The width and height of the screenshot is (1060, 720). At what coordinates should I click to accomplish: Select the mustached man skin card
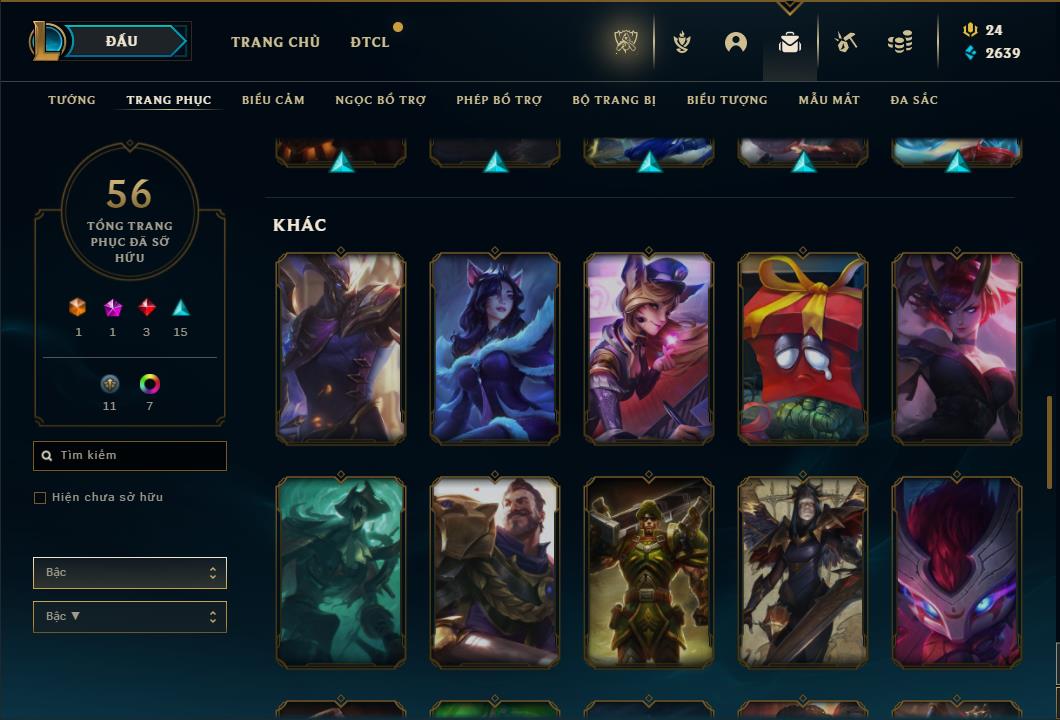click(495, 572)
